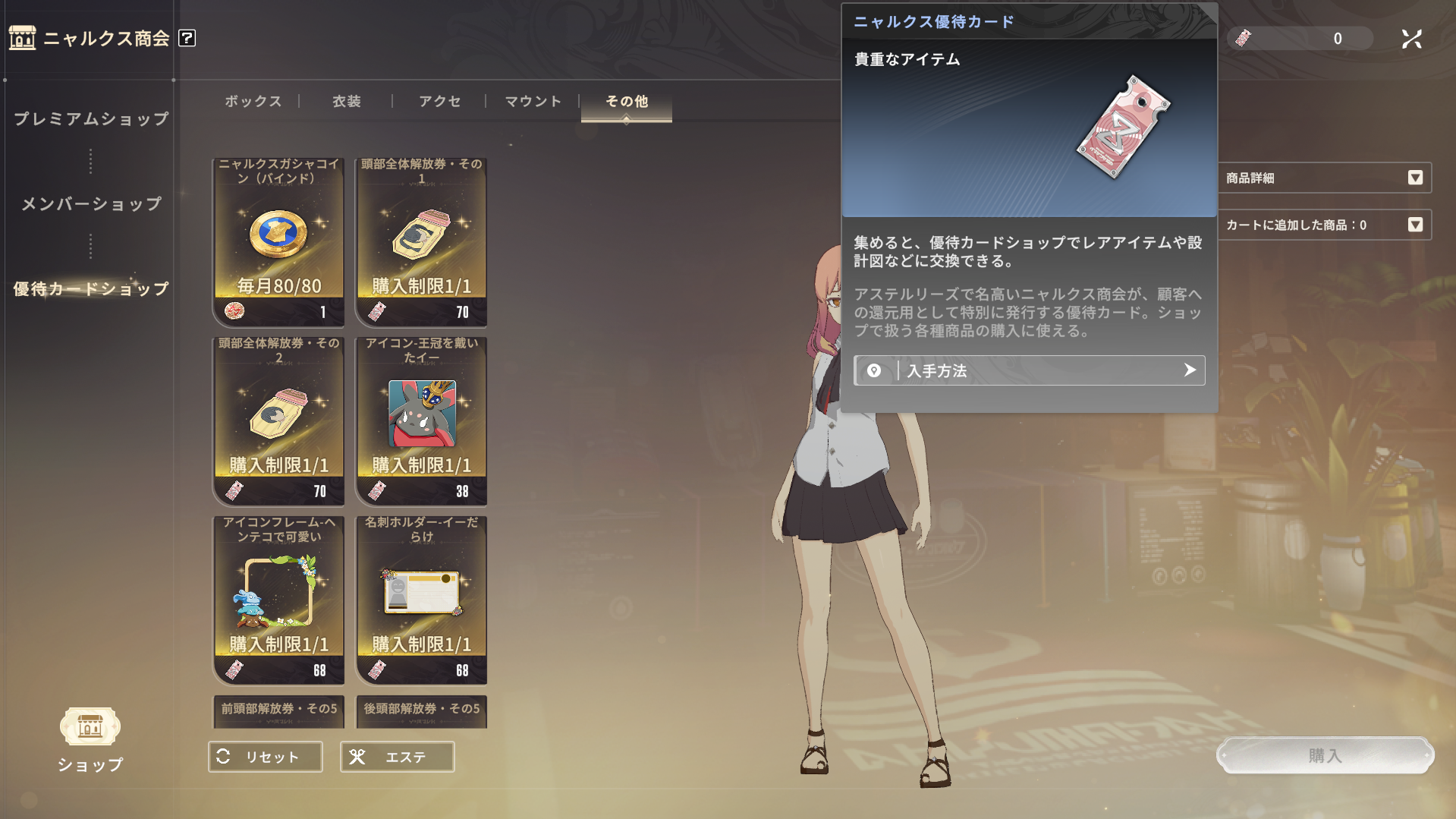Open the shop help question mark
Viewport: 1456px width, 819px height.
(187, 38)
